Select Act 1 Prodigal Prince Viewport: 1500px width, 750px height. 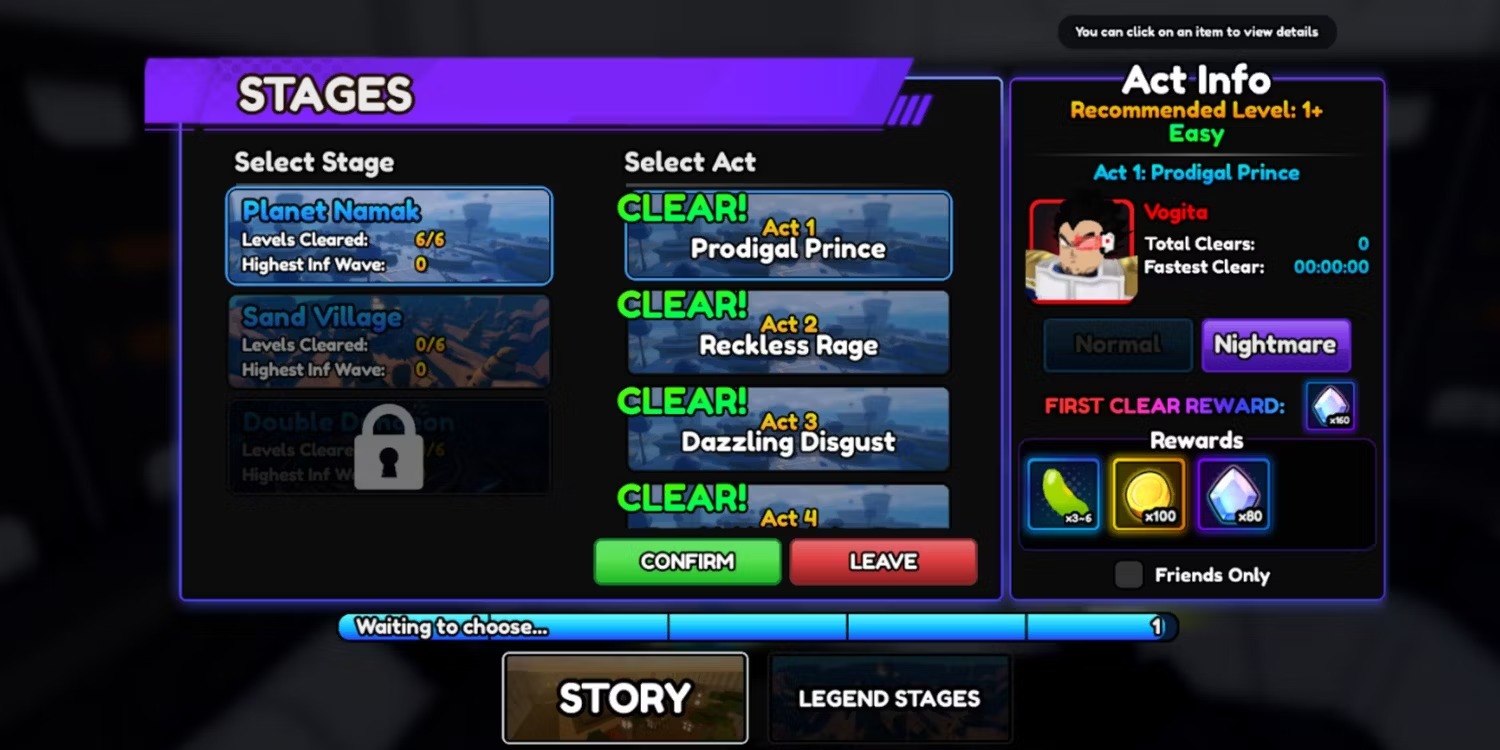[x=786, y=234]
